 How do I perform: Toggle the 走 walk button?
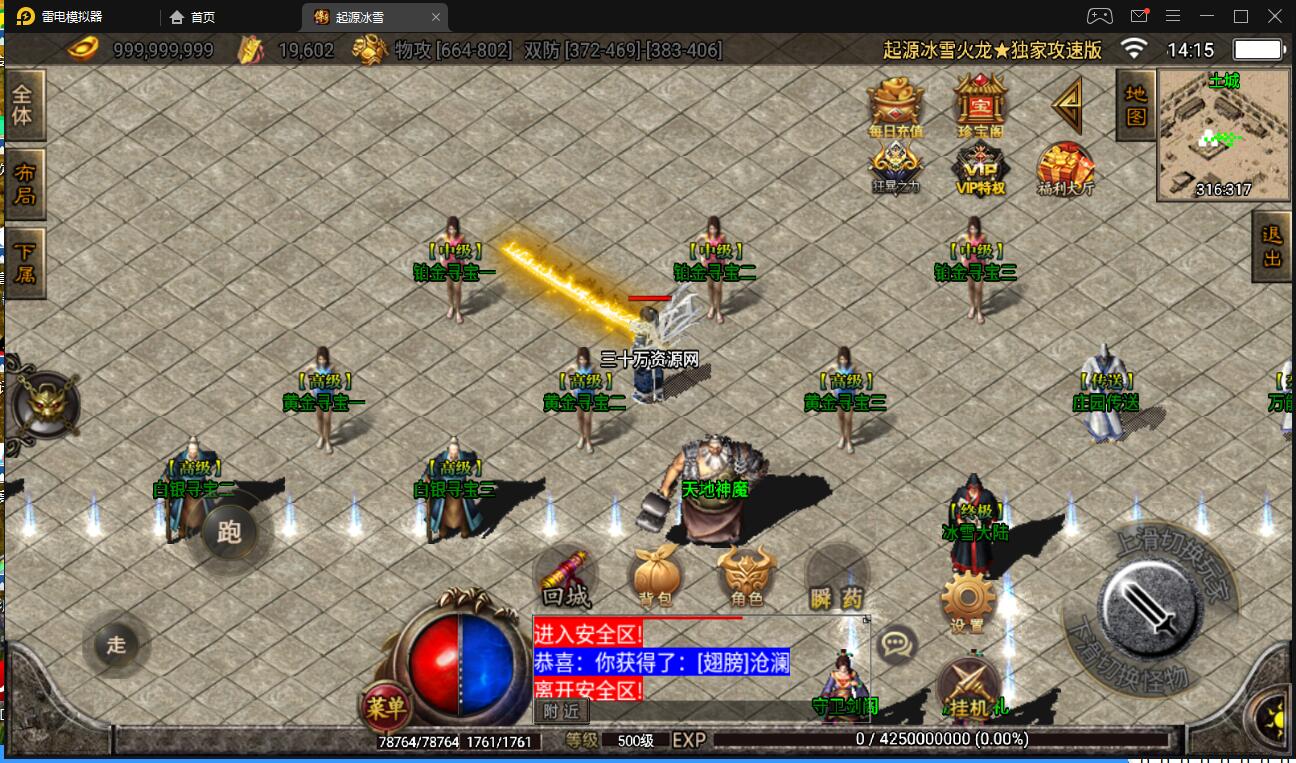click(117, 645)
